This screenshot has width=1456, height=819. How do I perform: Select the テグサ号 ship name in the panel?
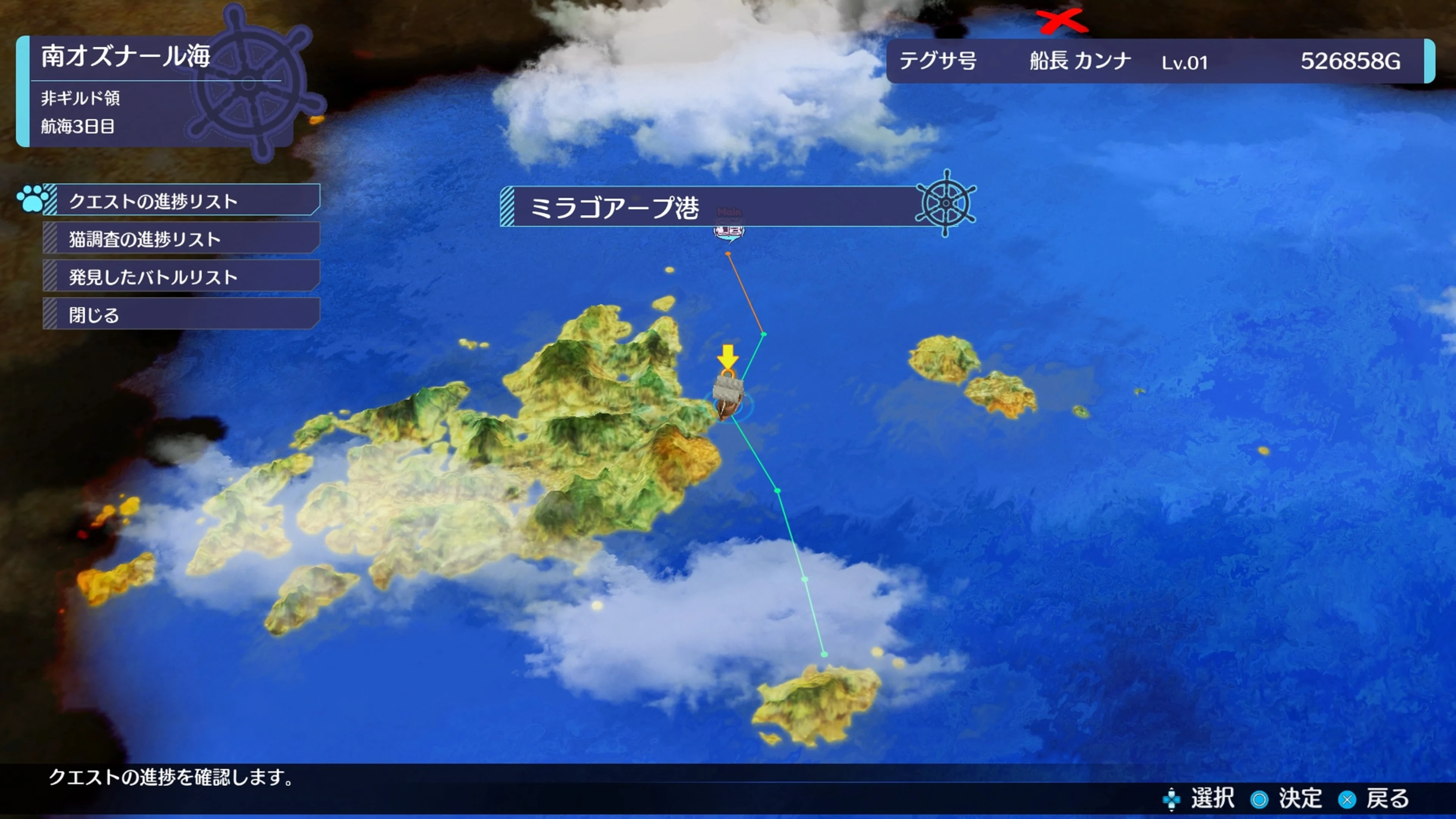click(x=938, y=62)
